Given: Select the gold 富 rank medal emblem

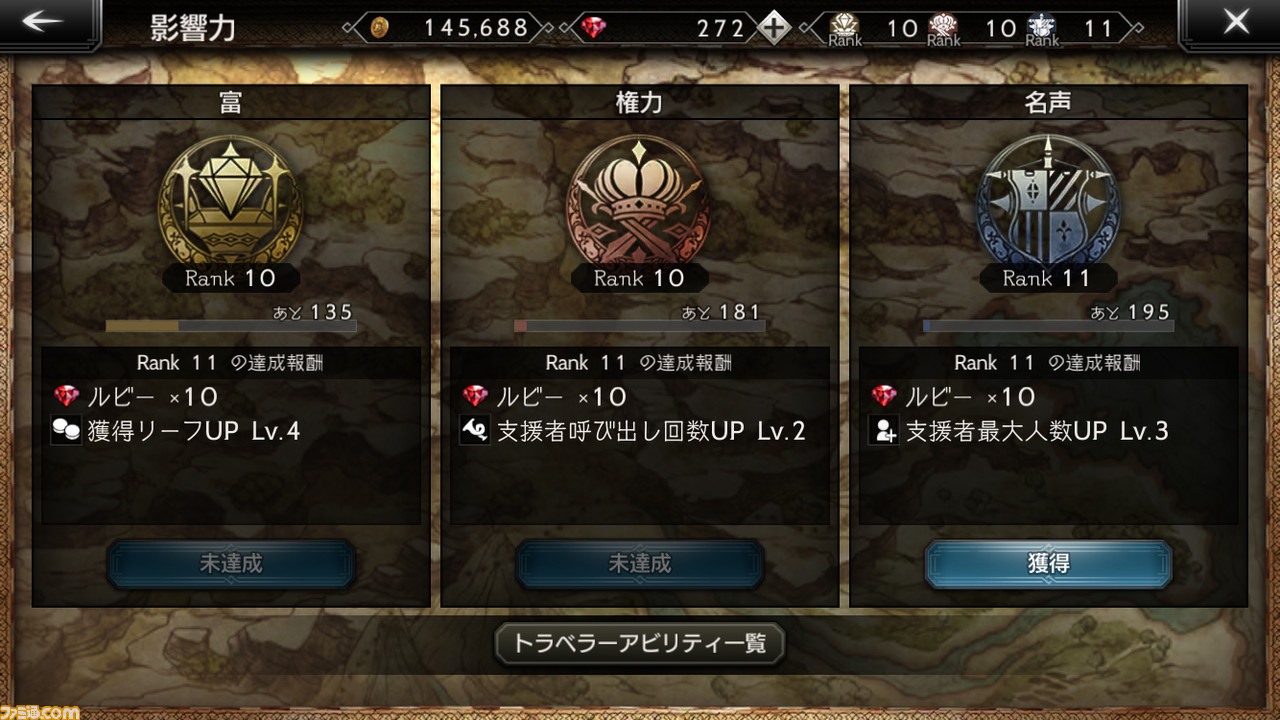Looking at the screenshot, I should pos(230,200).
